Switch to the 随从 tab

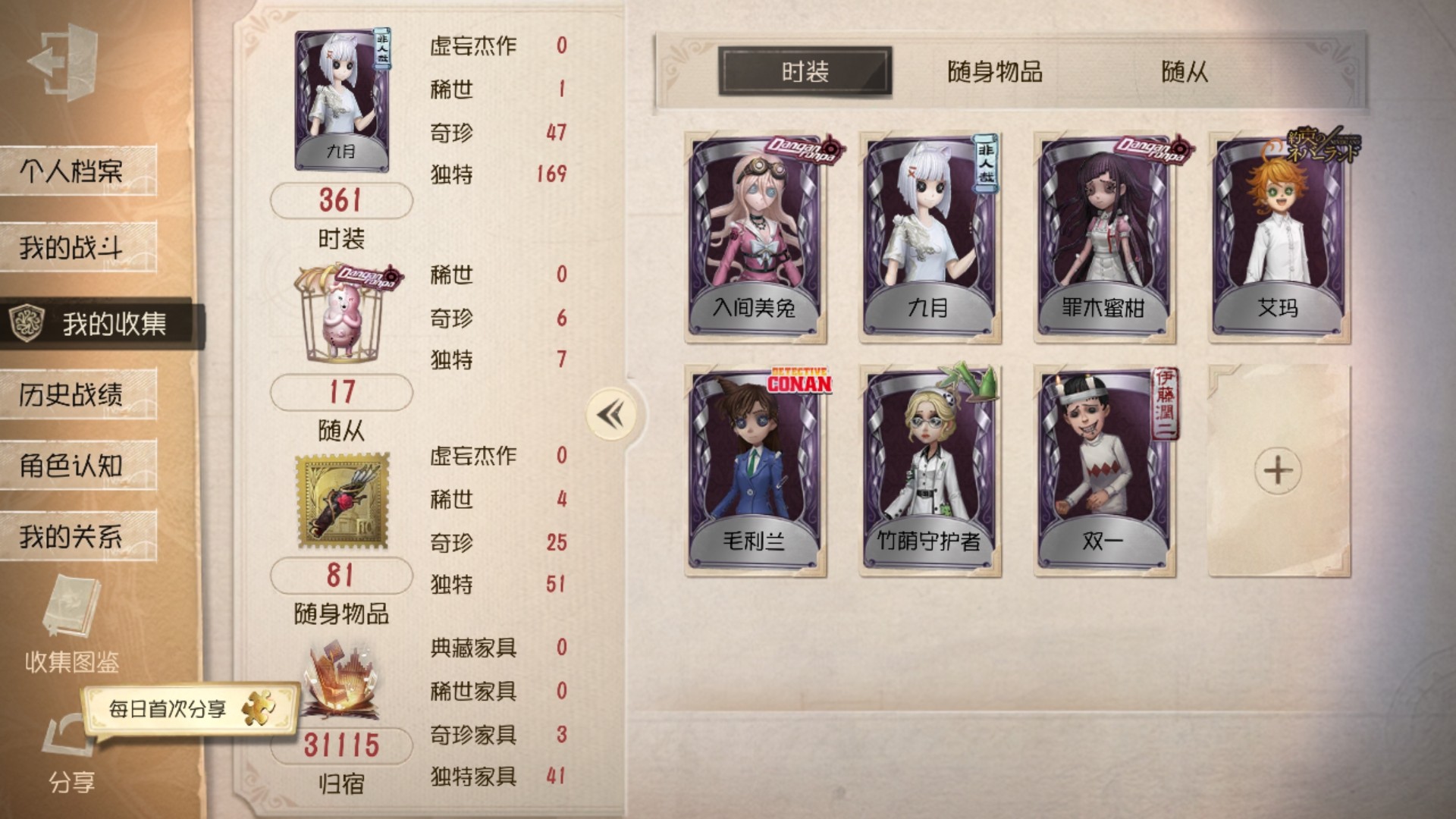click(1185, 72)
